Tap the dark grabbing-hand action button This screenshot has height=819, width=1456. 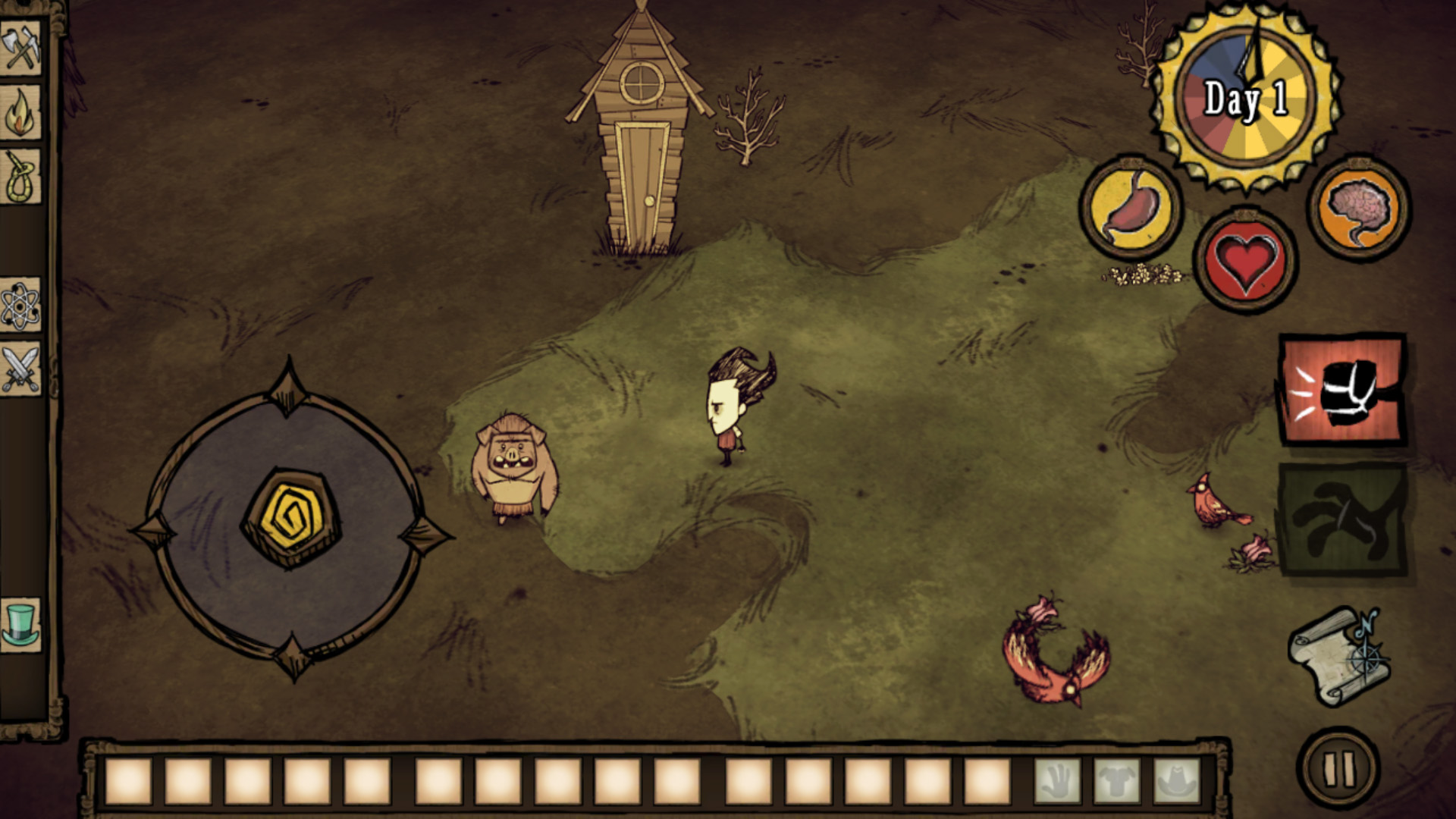tap(1341, 520)
